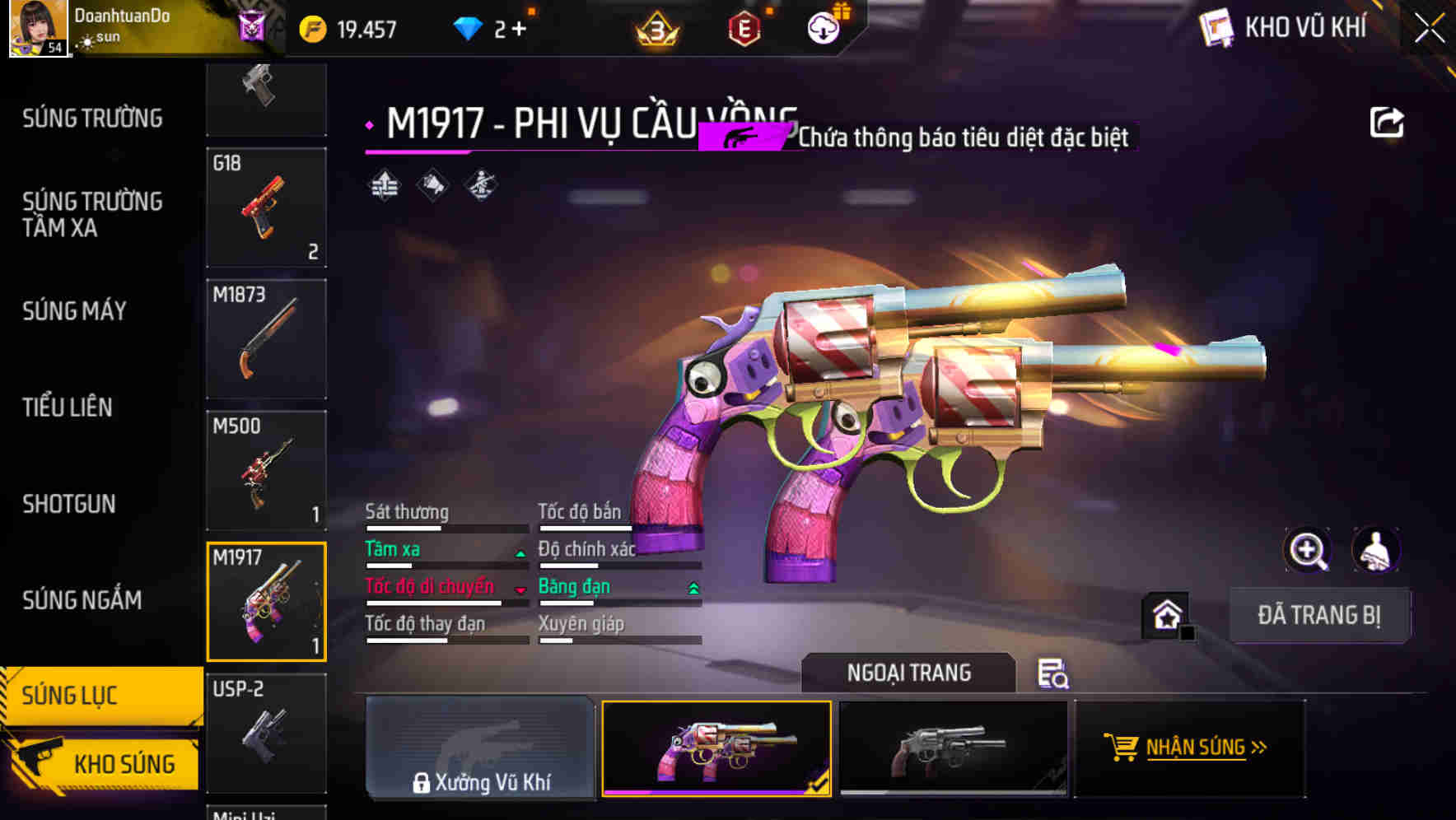
Task: Open the red E event badge icon
Action: coord(744,27)
